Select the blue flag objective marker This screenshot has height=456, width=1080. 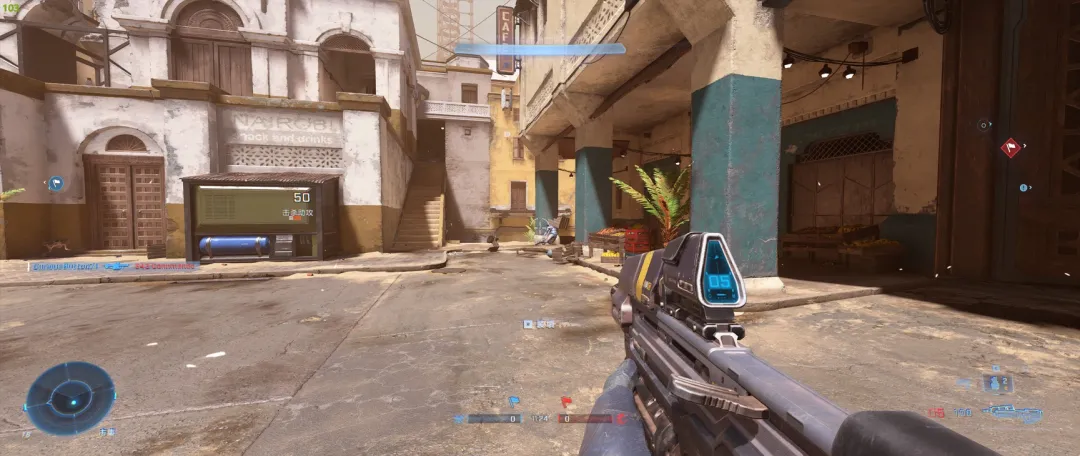55,183
